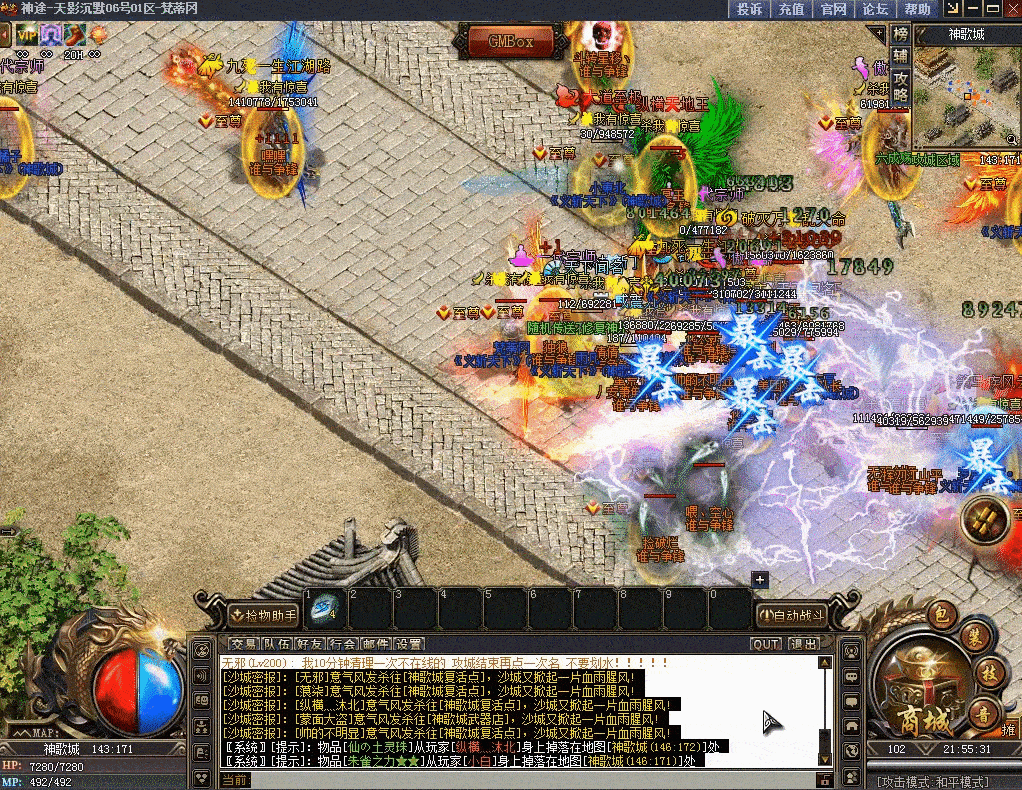
Task: Click the 投诉 complaint button
Action: (749, 9)
